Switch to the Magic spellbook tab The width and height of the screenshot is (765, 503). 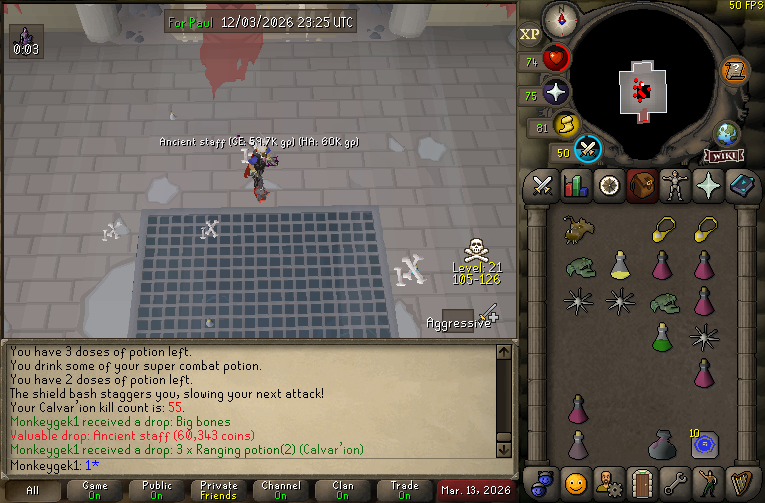[x=740, y=186]
